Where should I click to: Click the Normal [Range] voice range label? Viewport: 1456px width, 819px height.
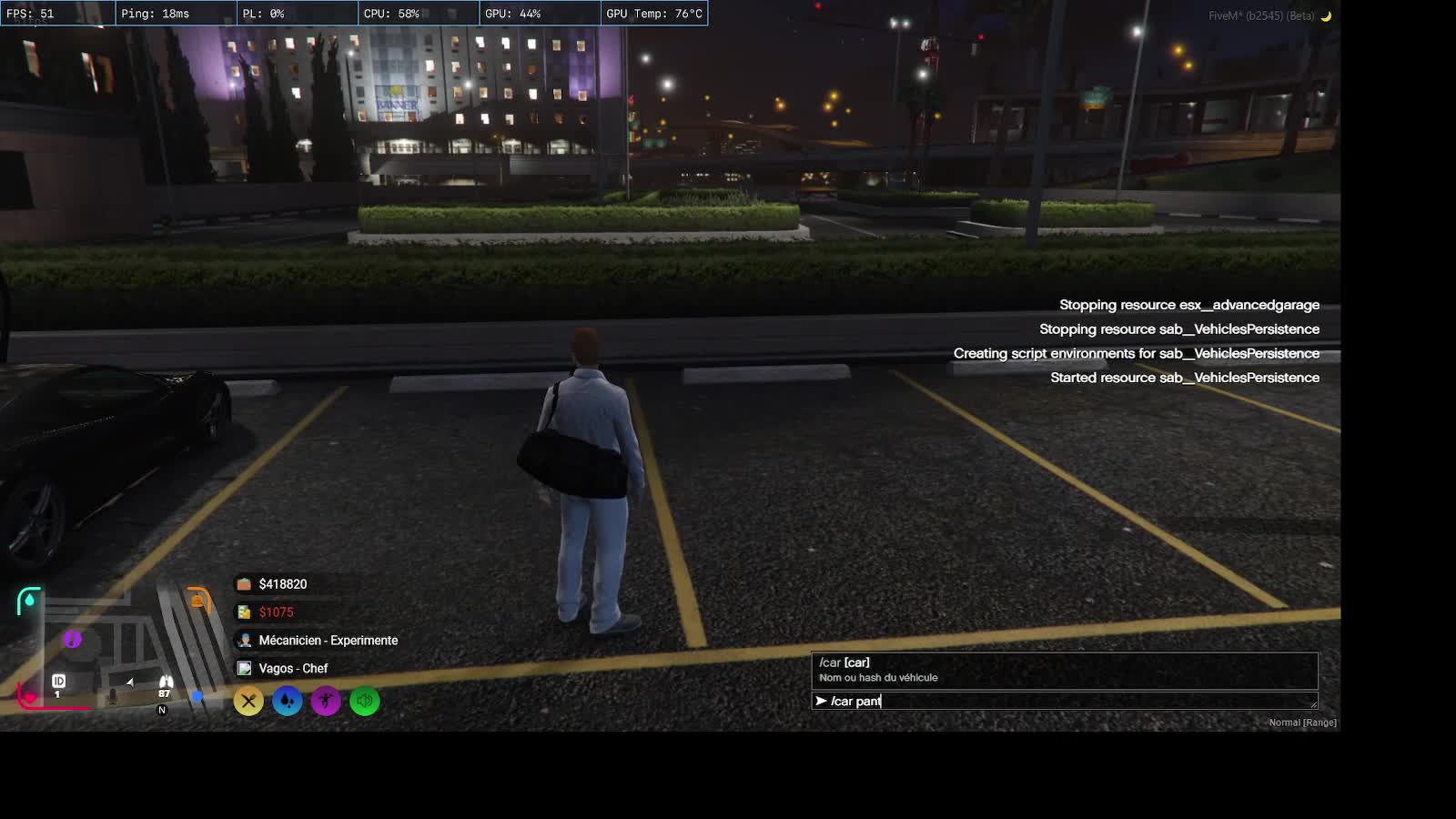(x=1302, y=723)
